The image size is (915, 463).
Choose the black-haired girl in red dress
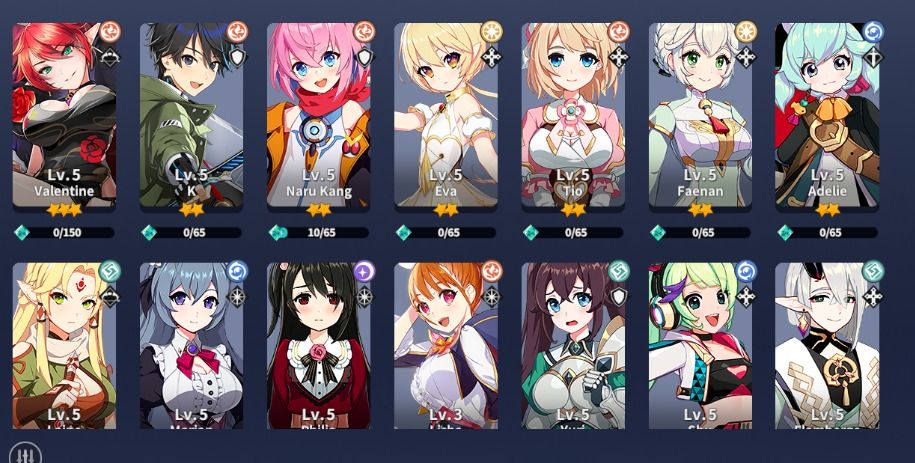point(318,345)
